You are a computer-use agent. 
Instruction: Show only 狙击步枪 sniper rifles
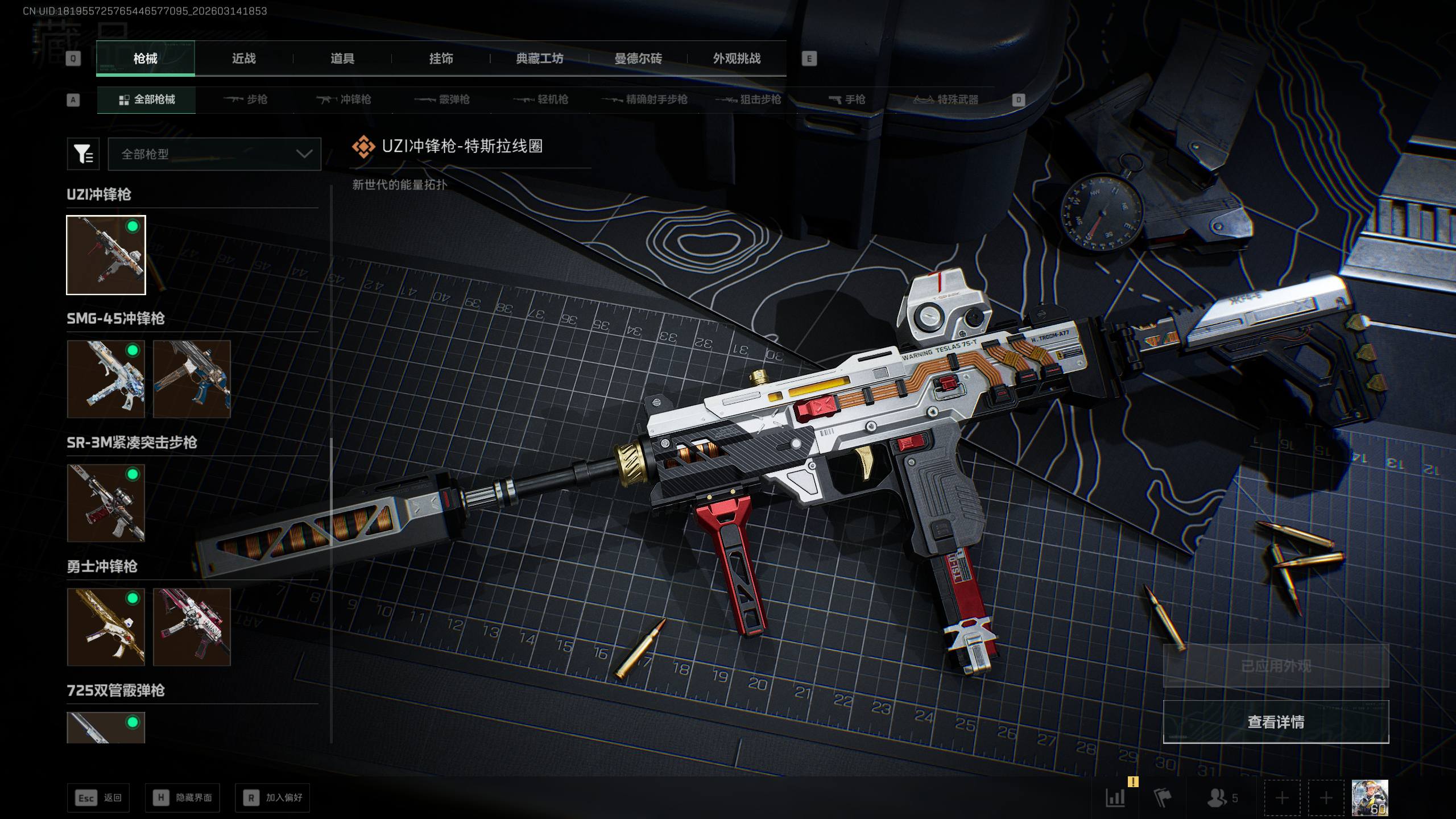[x=748, y=100]
